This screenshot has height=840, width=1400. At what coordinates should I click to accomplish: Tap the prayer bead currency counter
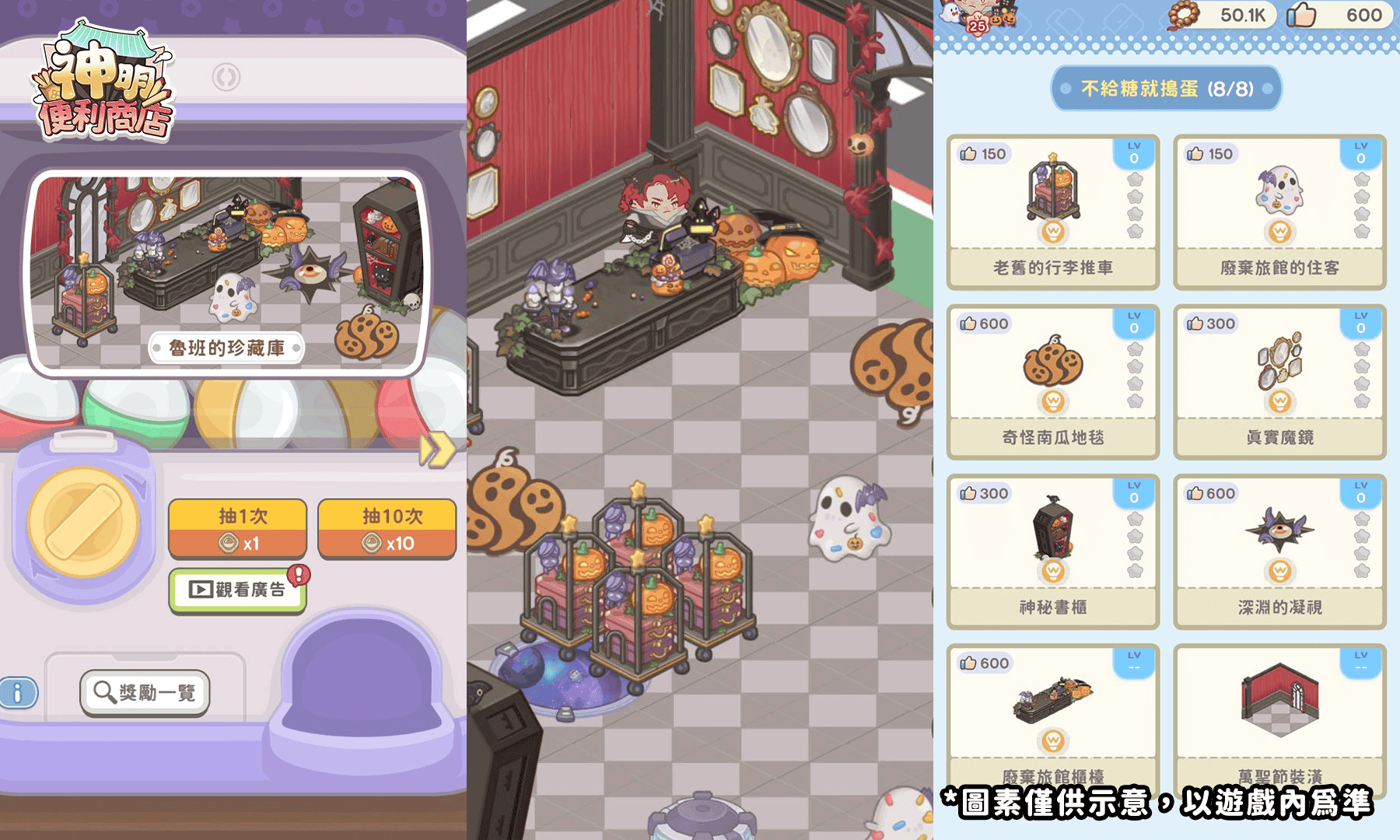pyautogui.click(x=1213, y=16)
